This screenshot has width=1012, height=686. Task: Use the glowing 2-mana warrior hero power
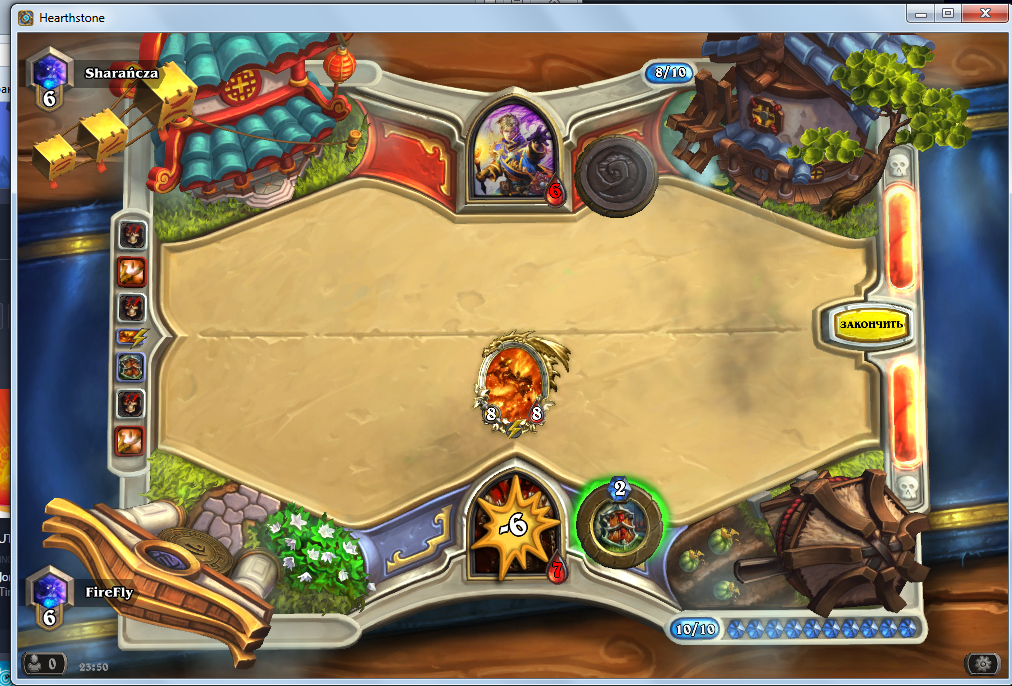tap(619, 522)
